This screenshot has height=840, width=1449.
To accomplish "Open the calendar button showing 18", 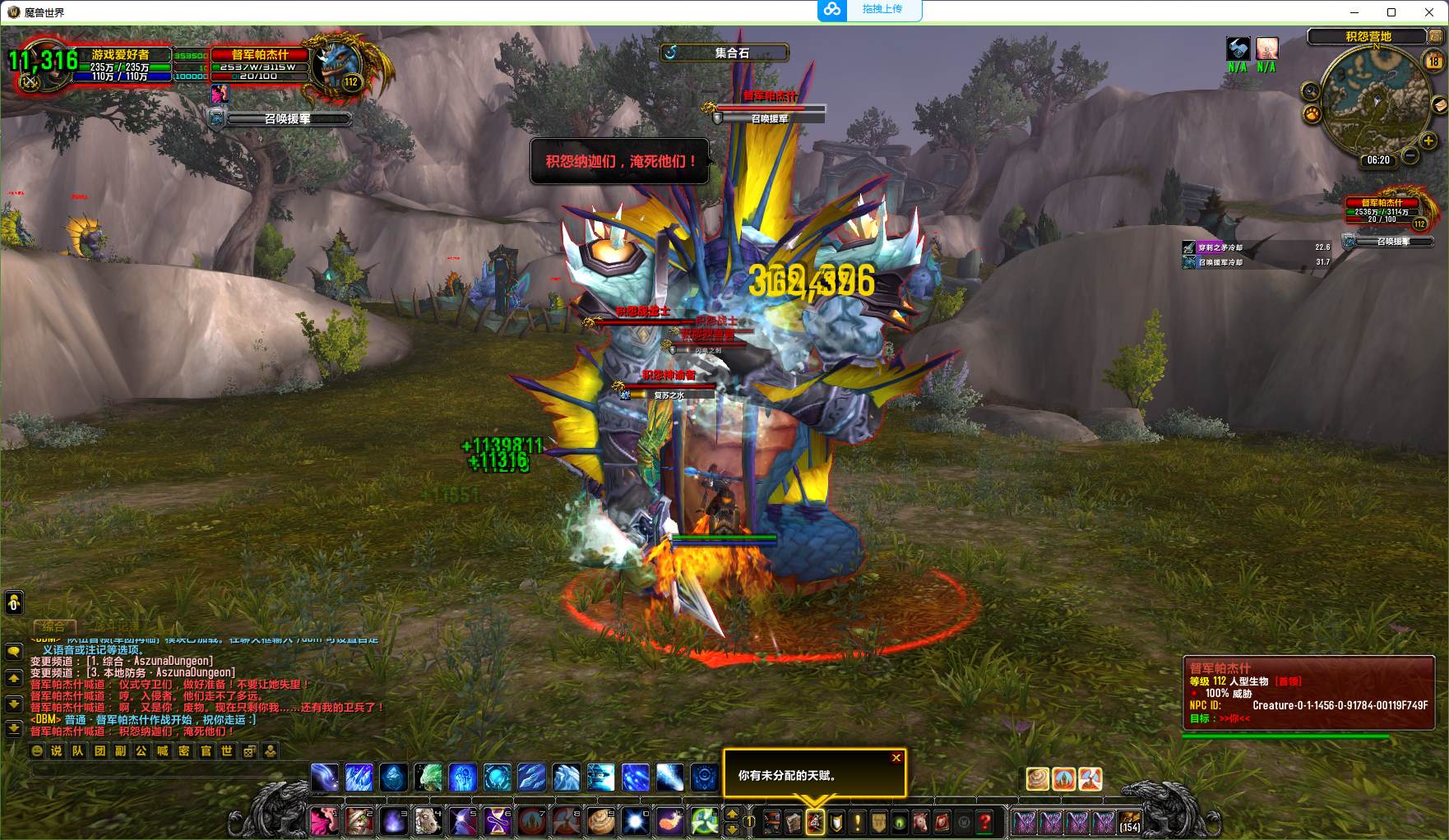I will click(x=1433, y=61).
